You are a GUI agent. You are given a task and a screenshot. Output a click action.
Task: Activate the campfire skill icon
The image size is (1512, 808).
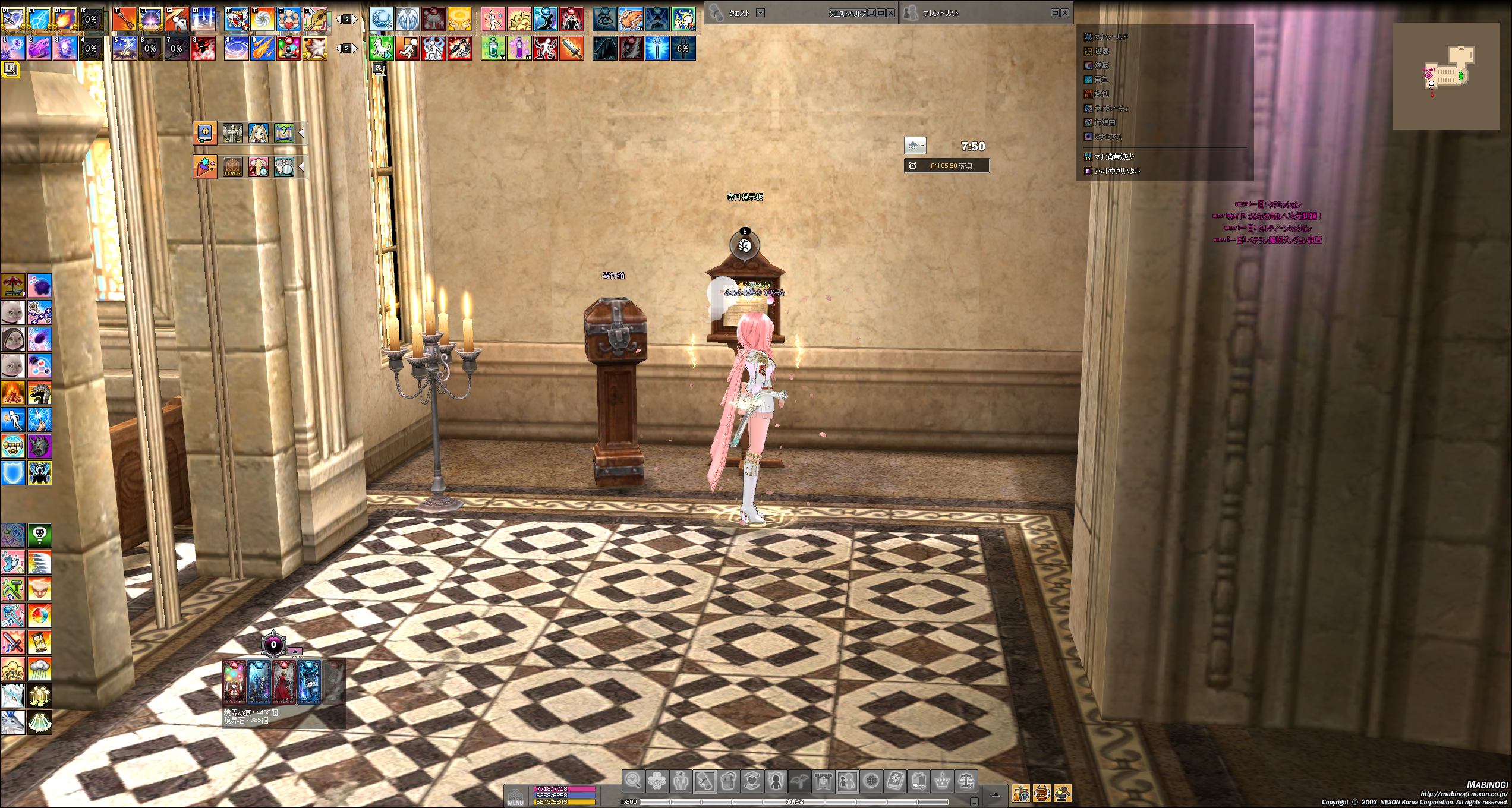pyautogui.click(x=12, y=393)
